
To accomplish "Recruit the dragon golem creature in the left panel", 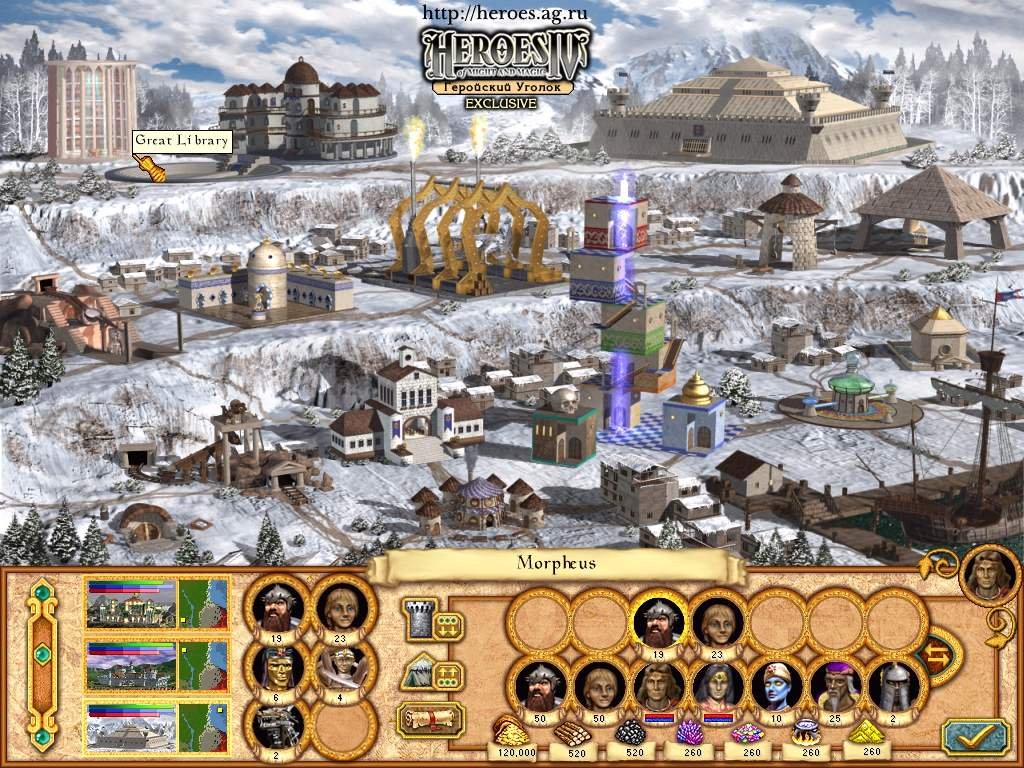I will (277, 726).
